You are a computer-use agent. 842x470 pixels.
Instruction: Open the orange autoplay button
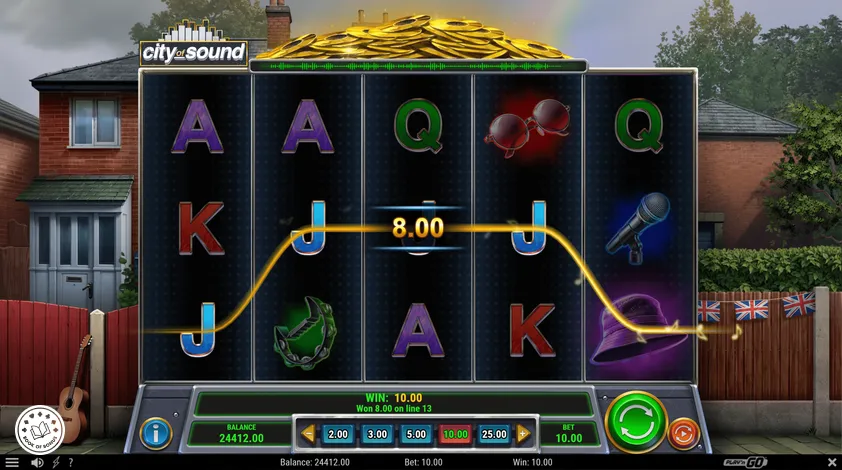[x=683, y=433]
